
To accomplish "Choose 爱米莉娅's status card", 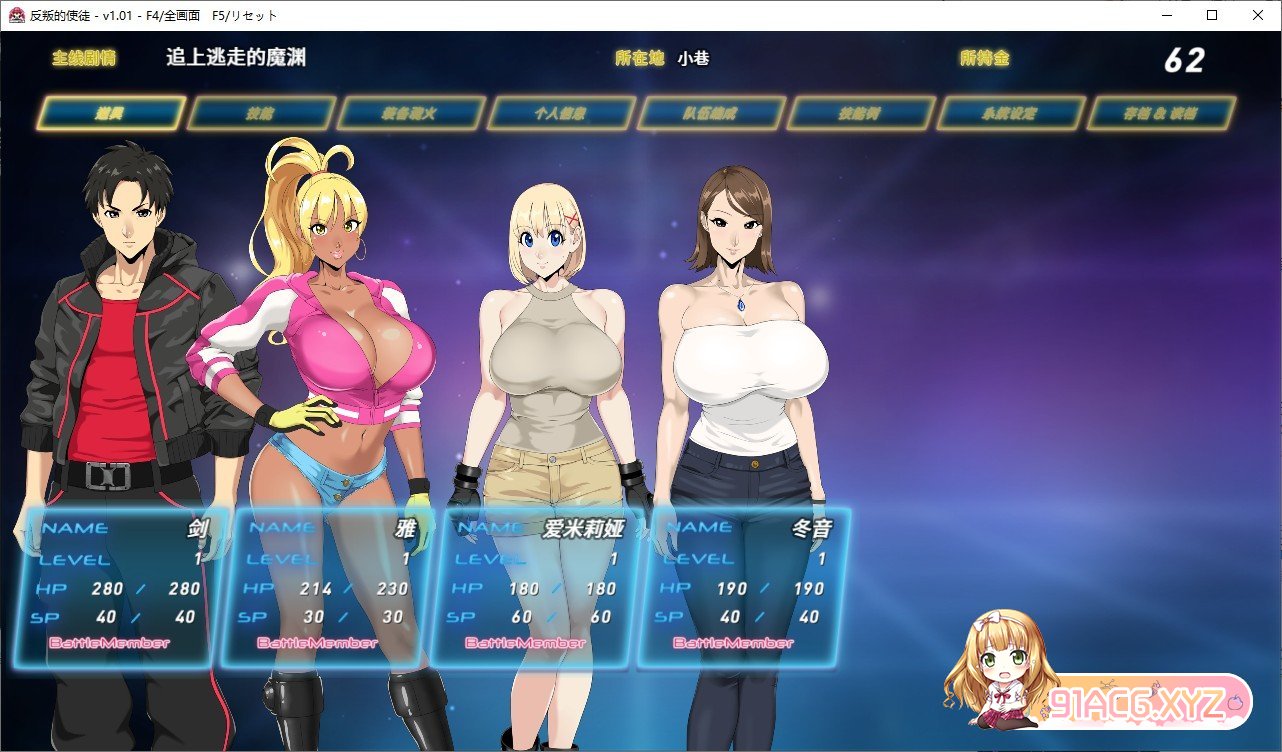I will tap(536, 586).
